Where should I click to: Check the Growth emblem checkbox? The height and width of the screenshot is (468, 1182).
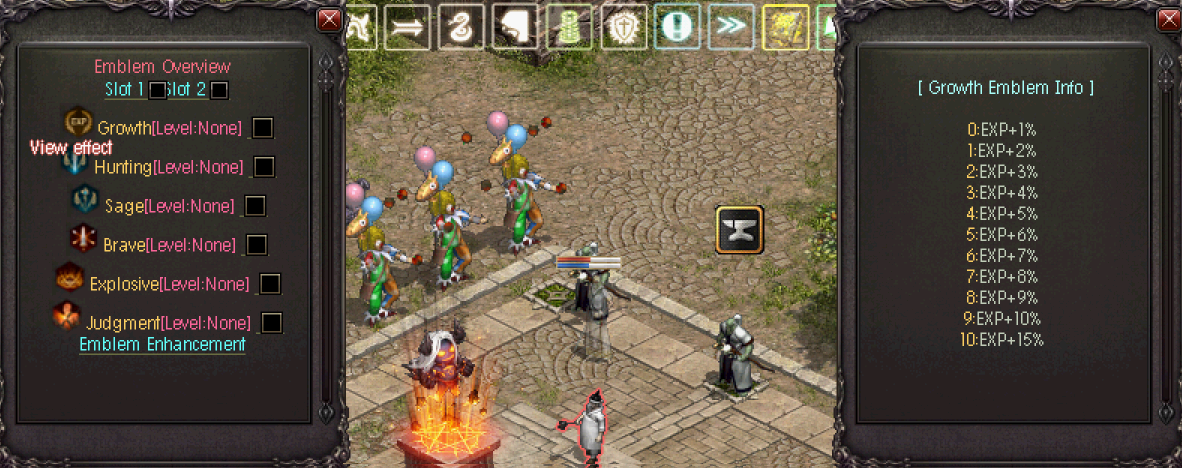(x=263, y=128)
